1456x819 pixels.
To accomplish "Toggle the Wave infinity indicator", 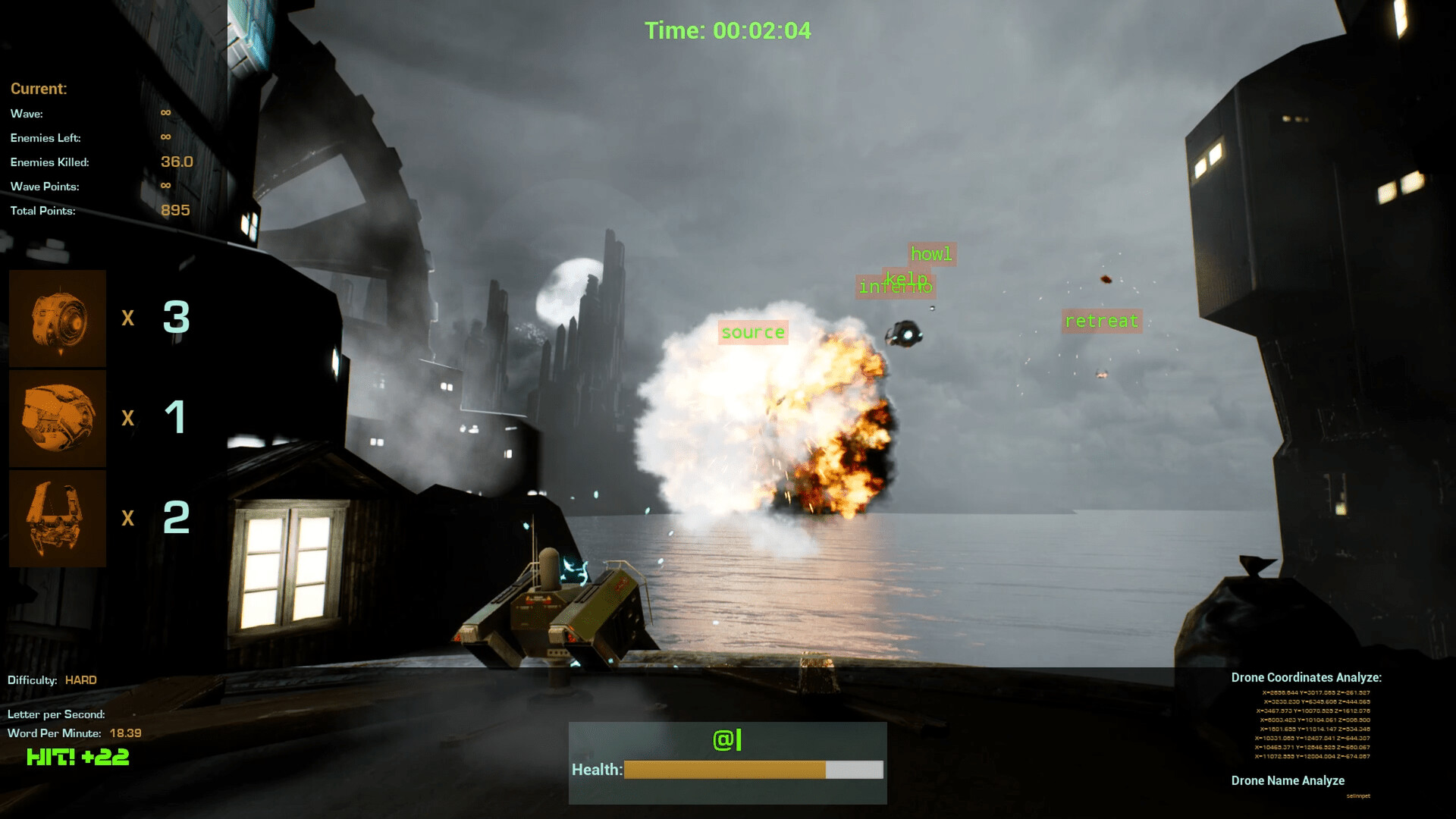I will pos(165,113).
